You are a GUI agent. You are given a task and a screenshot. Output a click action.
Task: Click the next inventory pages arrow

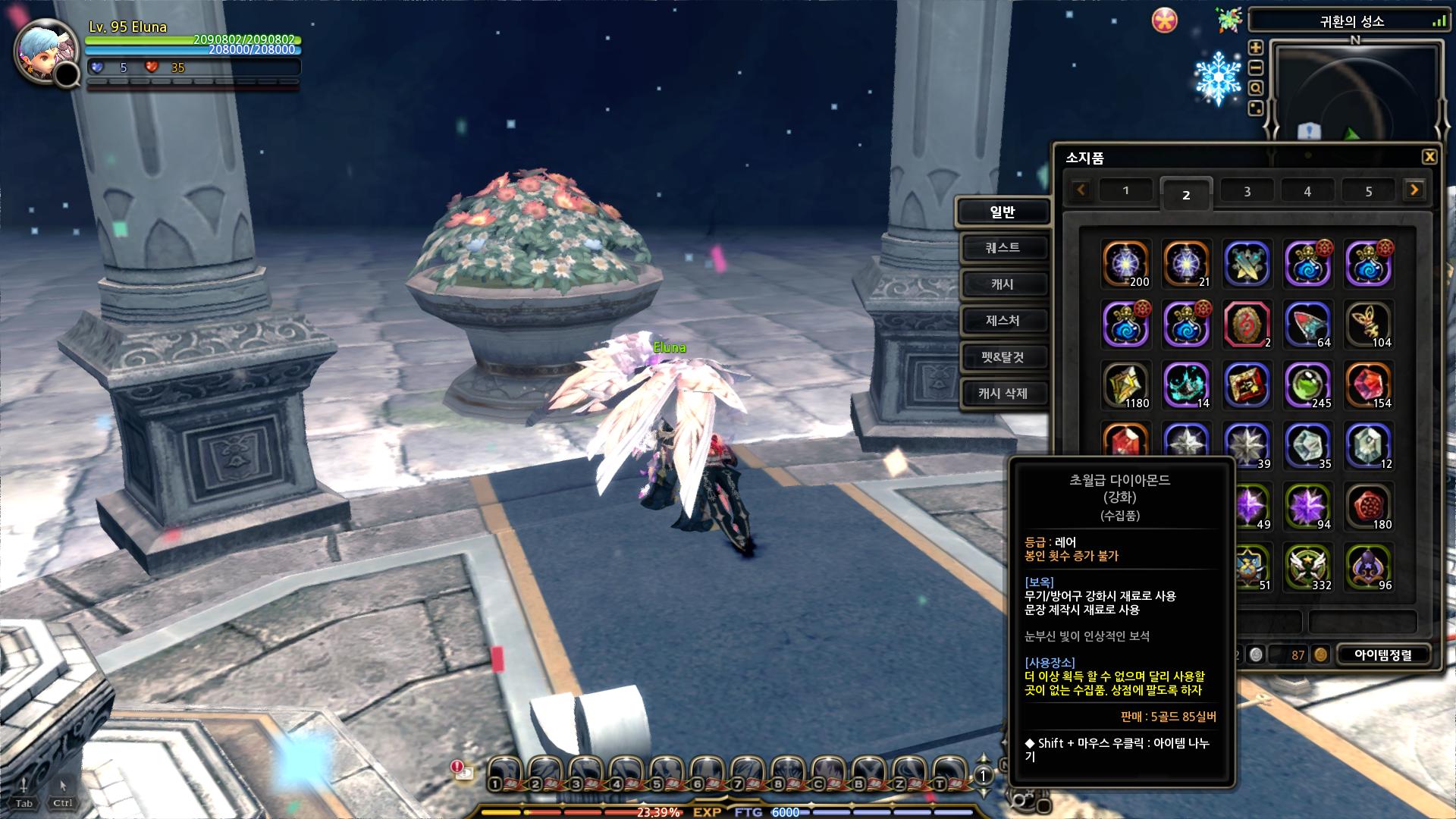tap(1414, 190)
